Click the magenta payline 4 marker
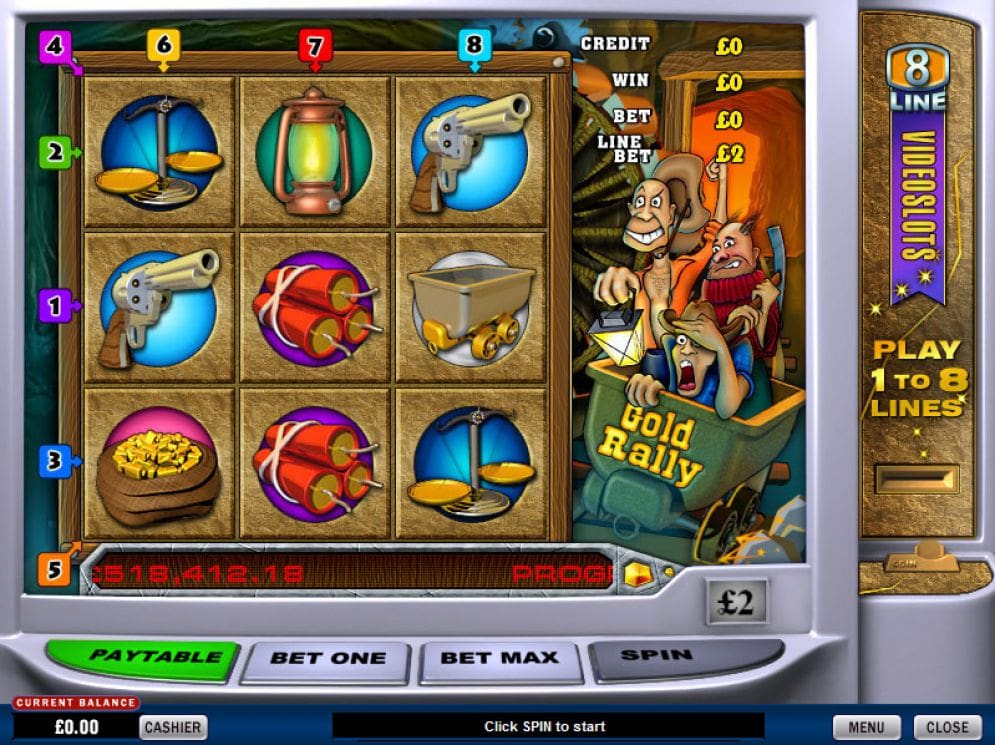995x745 pixels. [x=55, y=46]
